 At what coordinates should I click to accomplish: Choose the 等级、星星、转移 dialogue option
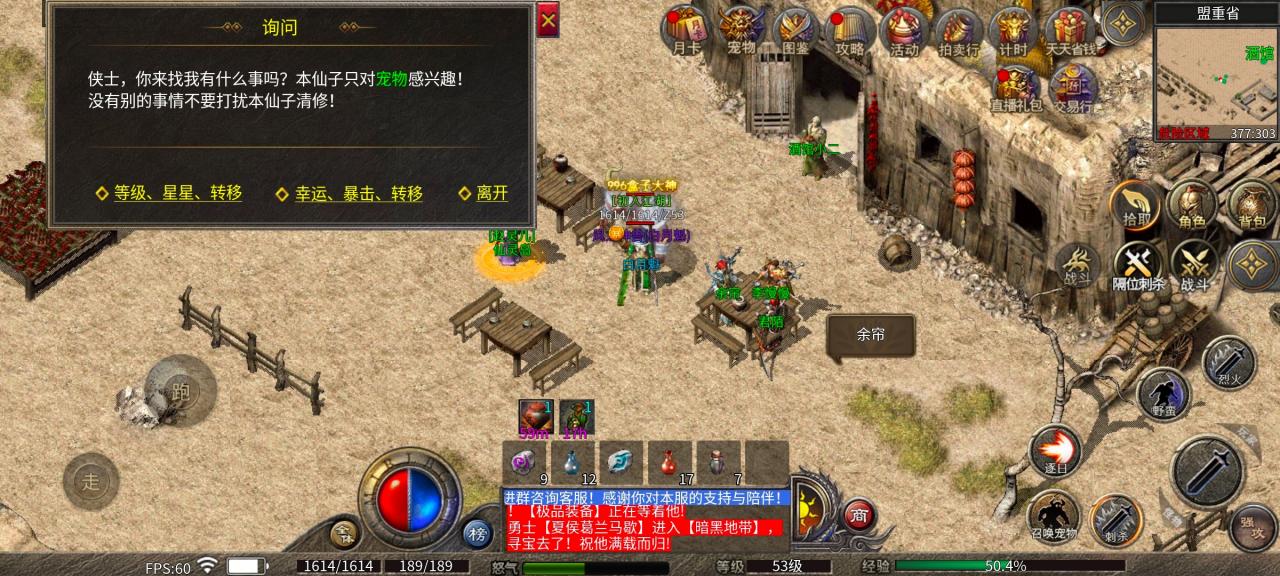pos(169,194)
